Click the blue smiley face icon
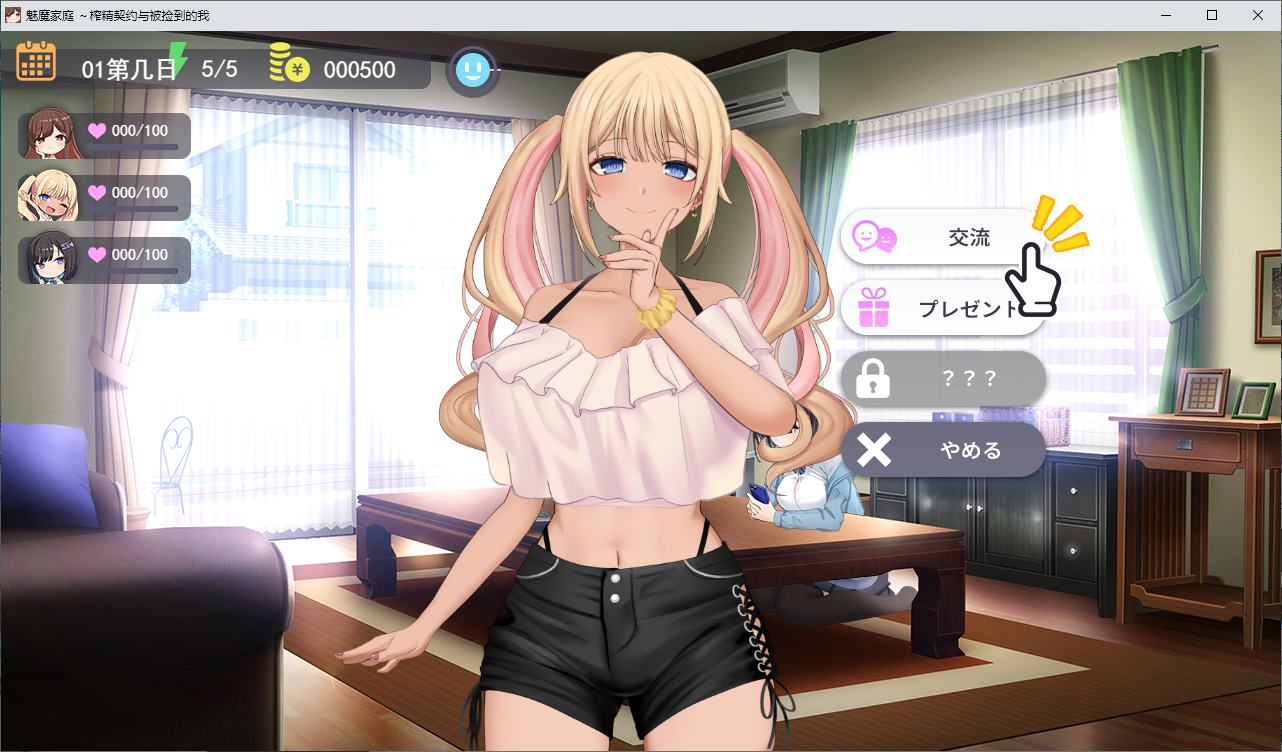The image size is (1282, 752). coord(473,70)
